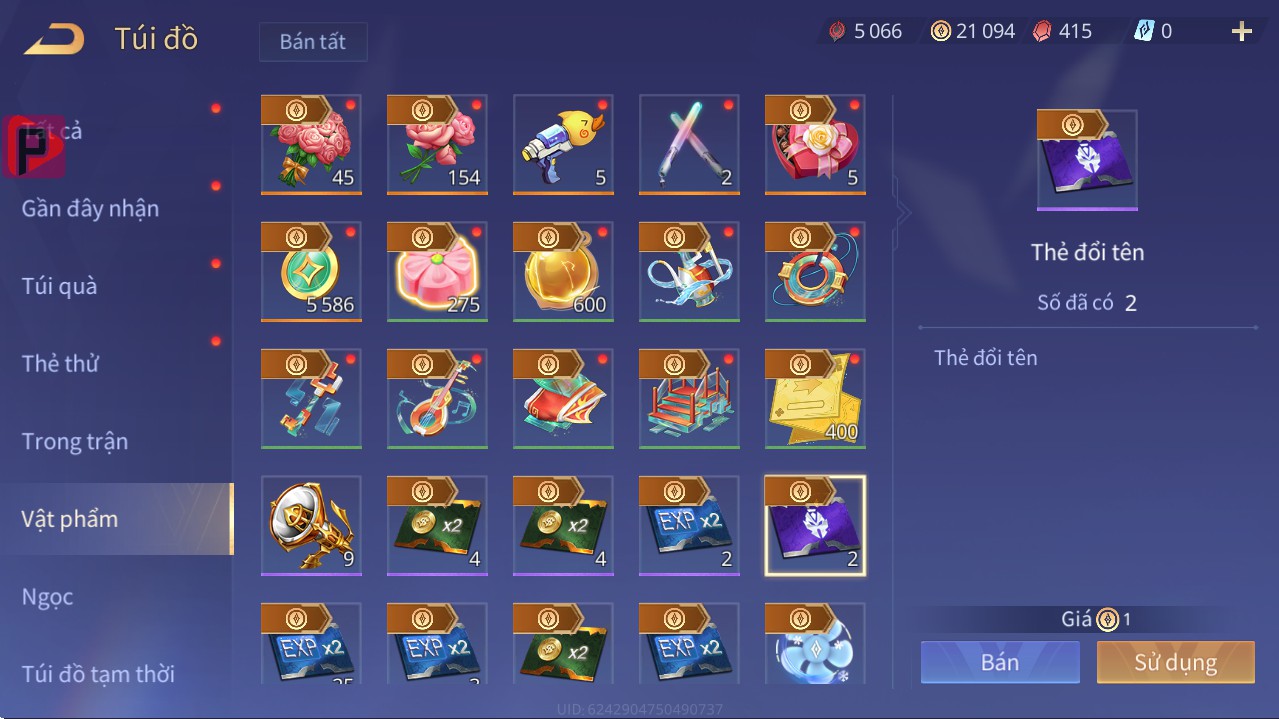Select the golden horn item with 9
This screenshot has height=719, width=1279.
(x=311, y=526)
